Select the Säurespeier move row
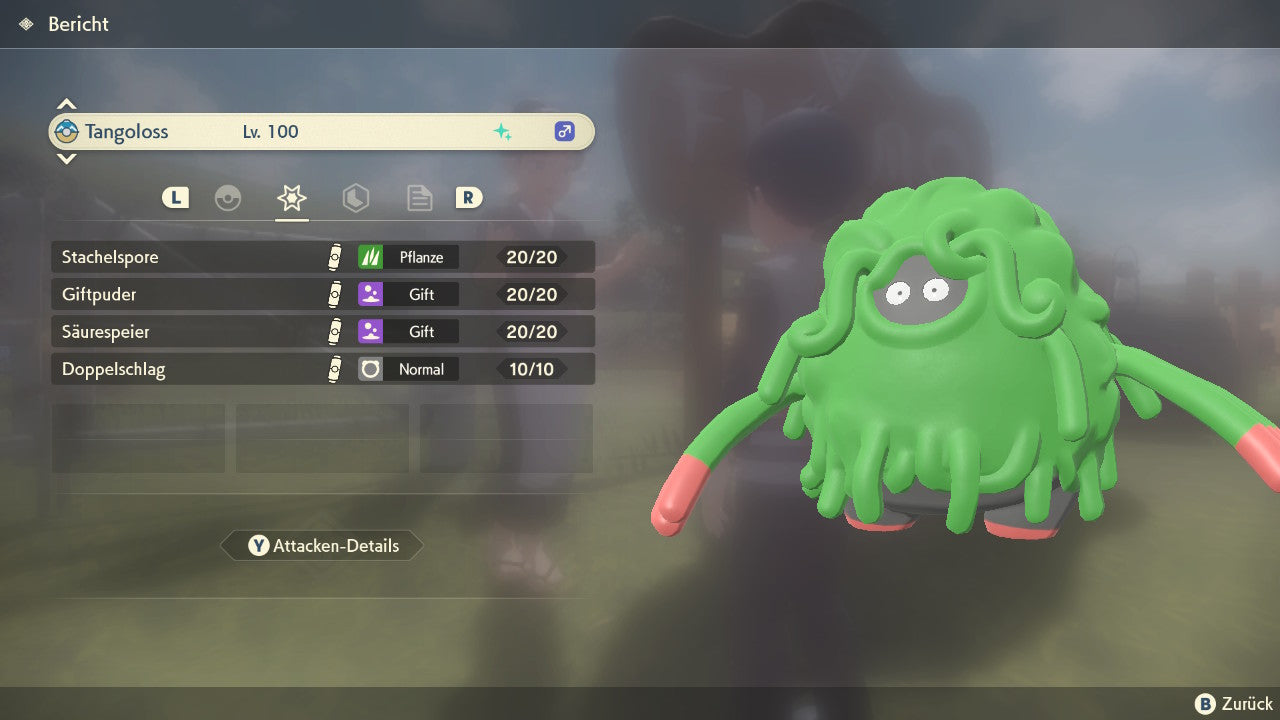This screenshot has width=1280, height=720. pyautogui.click(x=322, y=331)
